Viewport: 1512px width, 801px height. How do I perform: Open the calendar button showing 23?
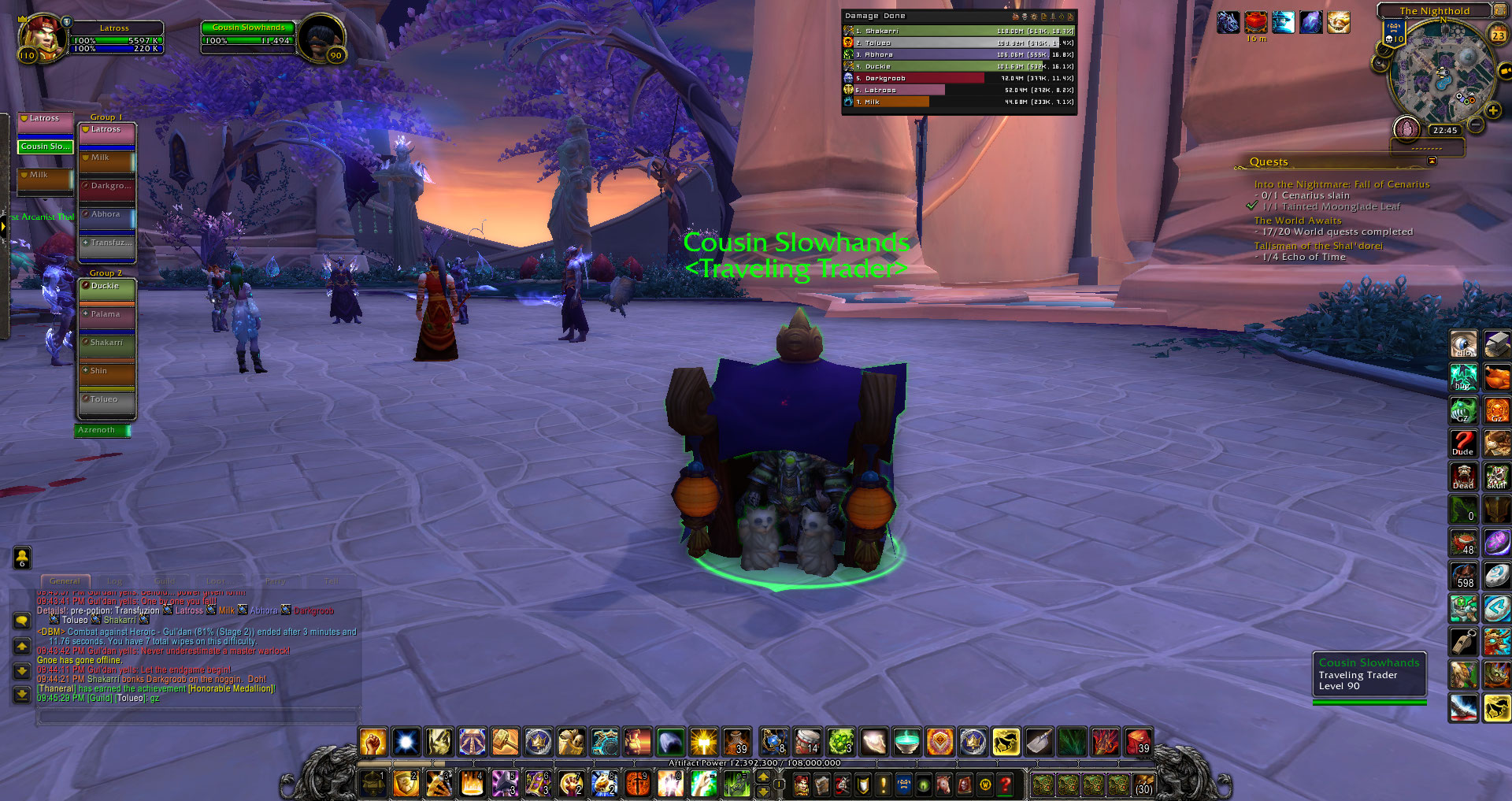click(1498, 35)
